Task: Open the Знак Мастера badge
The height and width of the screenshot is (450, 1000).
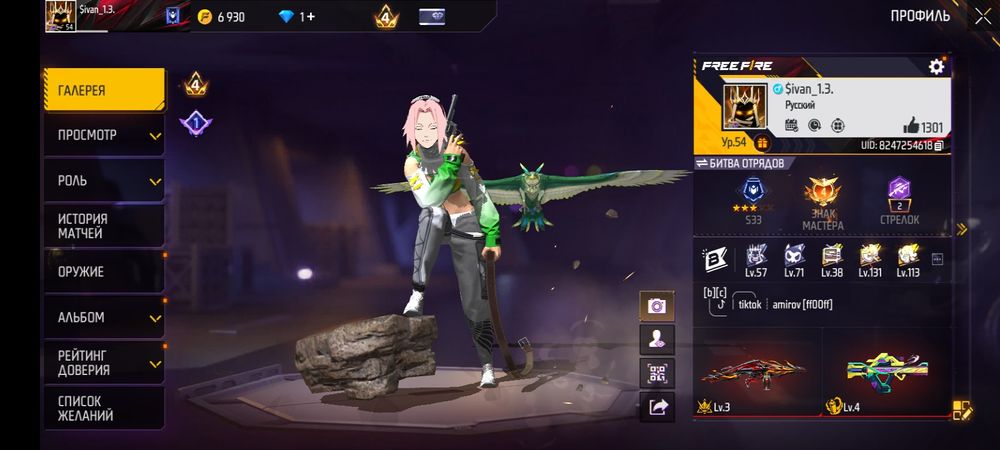Action: pyautogui.click(x=823, y=198)
